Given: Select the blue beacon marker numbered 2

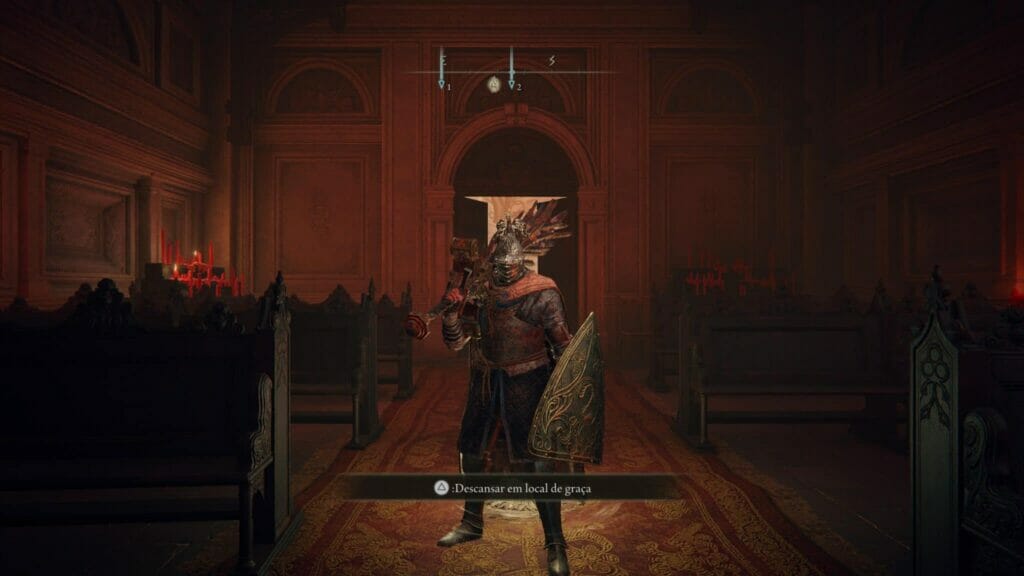Looking at the screenshot, I should tap(512, 85).
